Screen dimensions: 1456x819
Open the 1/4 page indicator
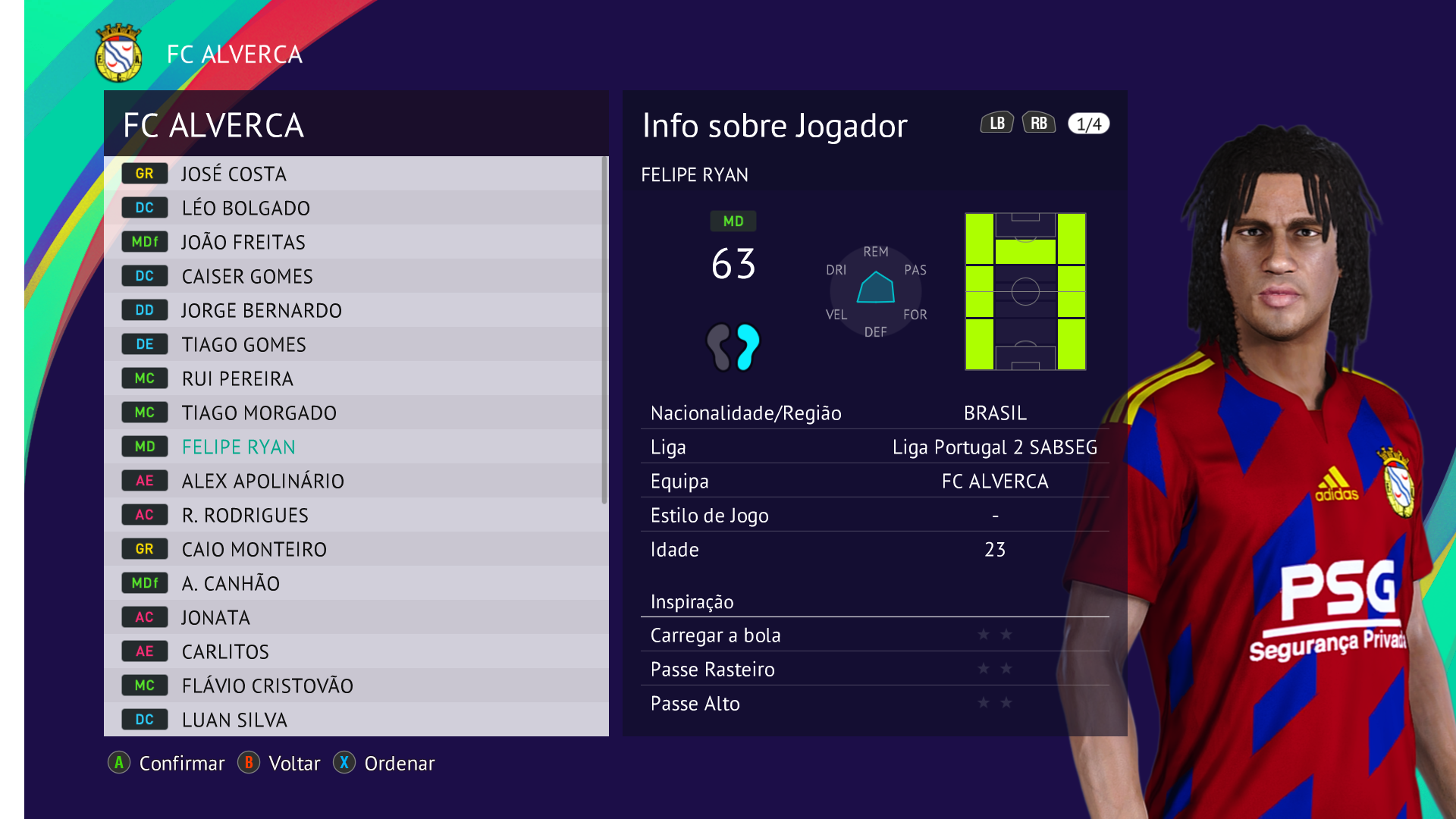1087,123
